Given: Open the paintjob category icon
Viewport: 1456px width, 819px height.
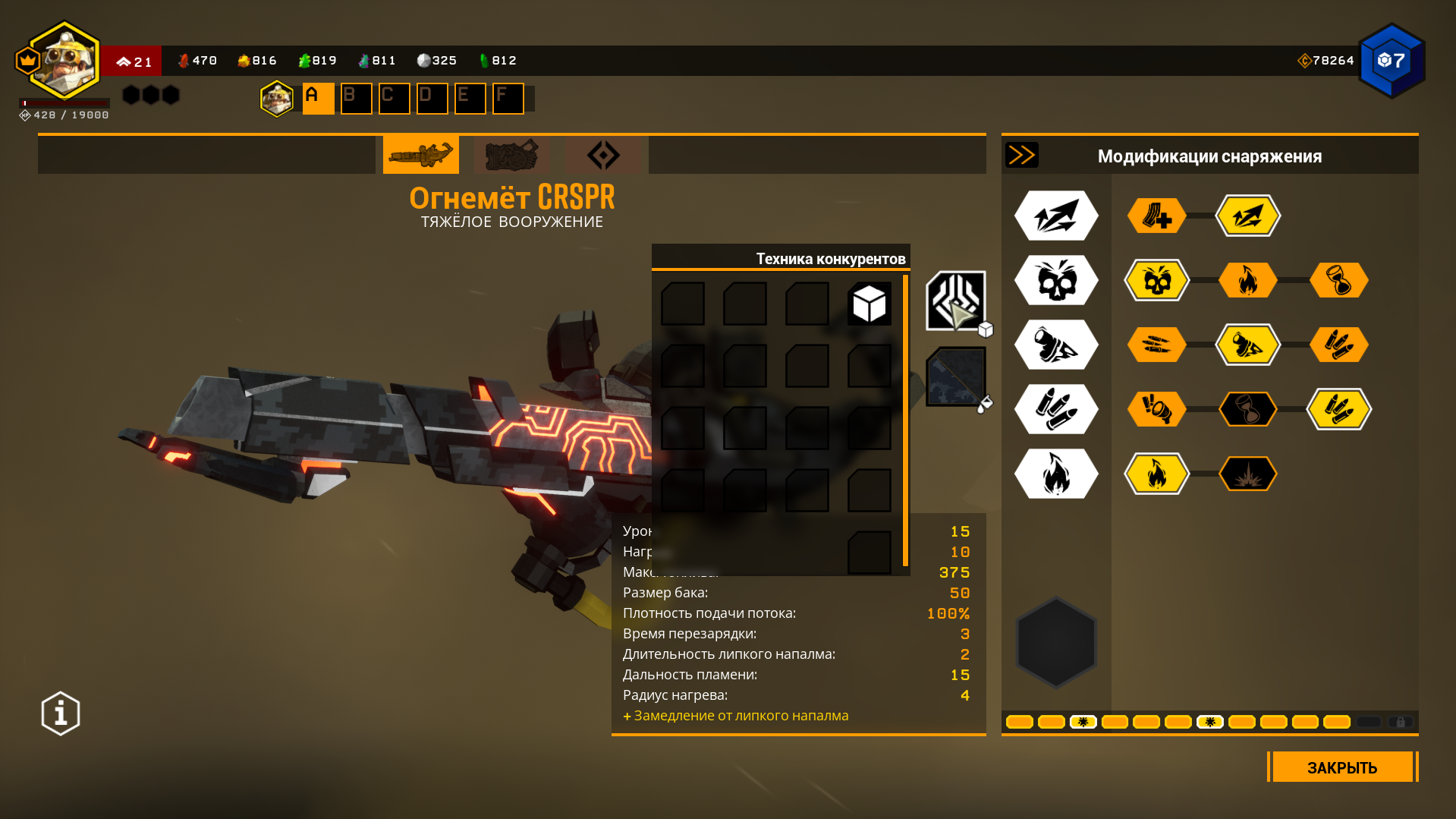Looking at the screenshot, I should 956,377.
